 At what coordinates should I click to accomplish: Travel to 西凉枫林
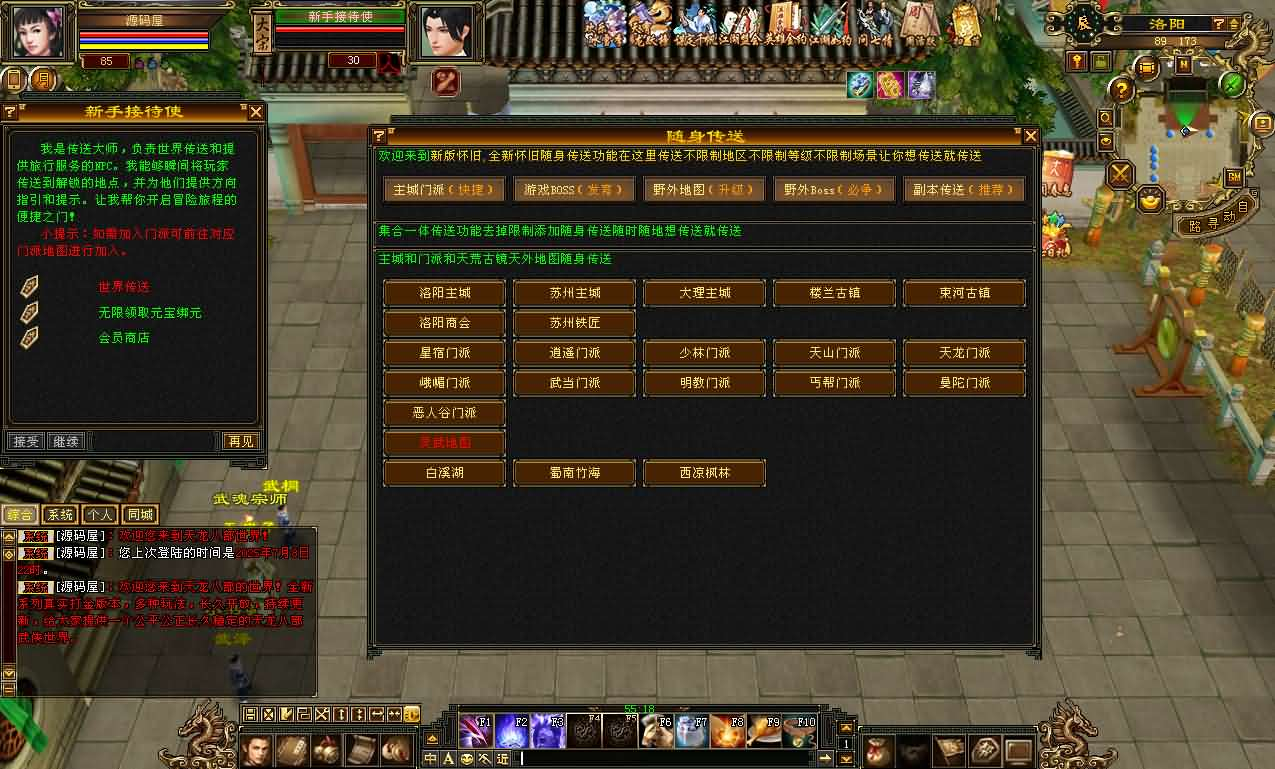click(x=704, y=473)
